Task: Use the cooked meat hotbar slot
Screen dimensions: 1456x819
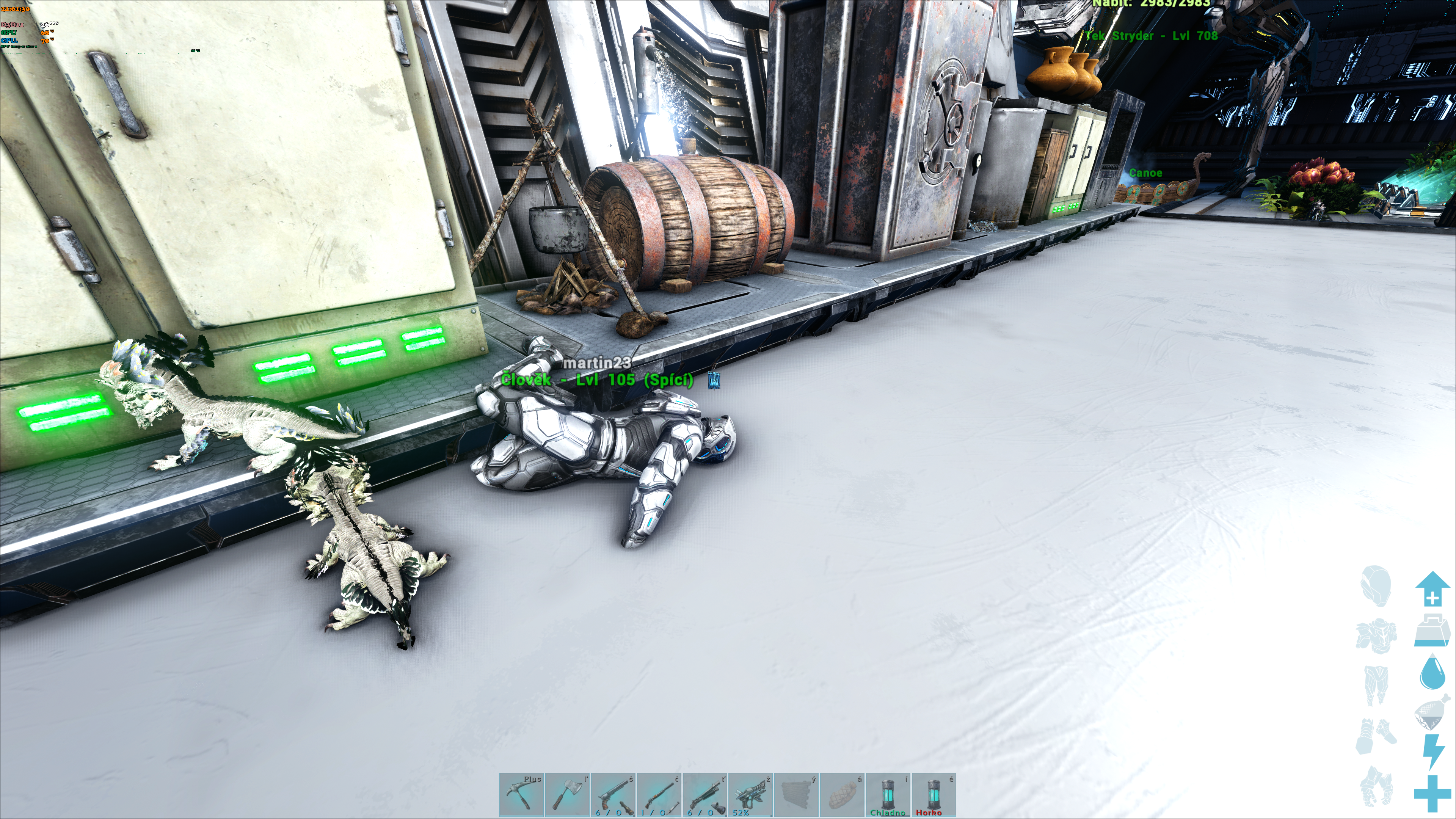Action: click(x=842, y=795)
